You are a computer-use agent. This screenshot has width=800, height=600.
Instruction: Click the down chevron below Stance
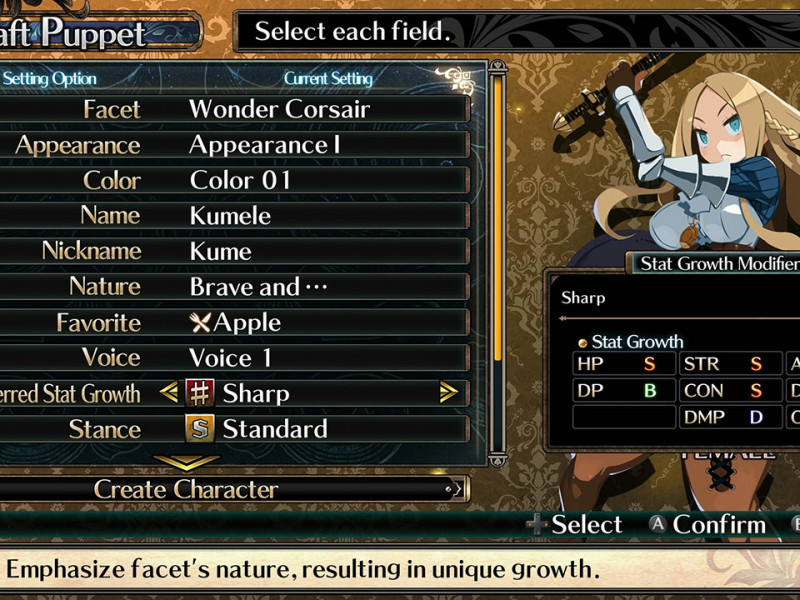(186, 463)
